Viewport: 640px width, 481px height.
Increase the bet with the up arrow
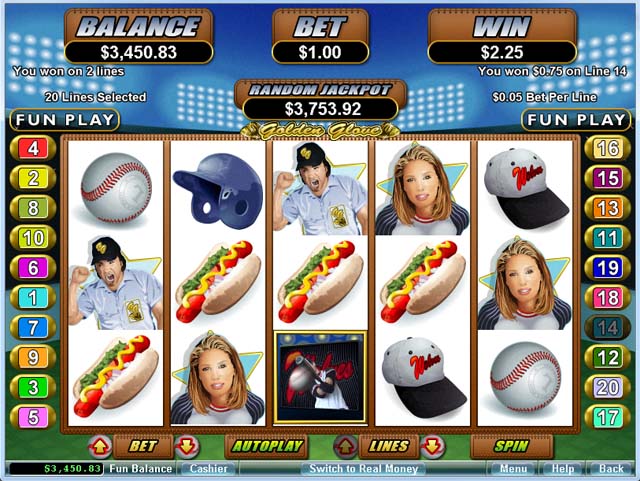pos(100,446)
